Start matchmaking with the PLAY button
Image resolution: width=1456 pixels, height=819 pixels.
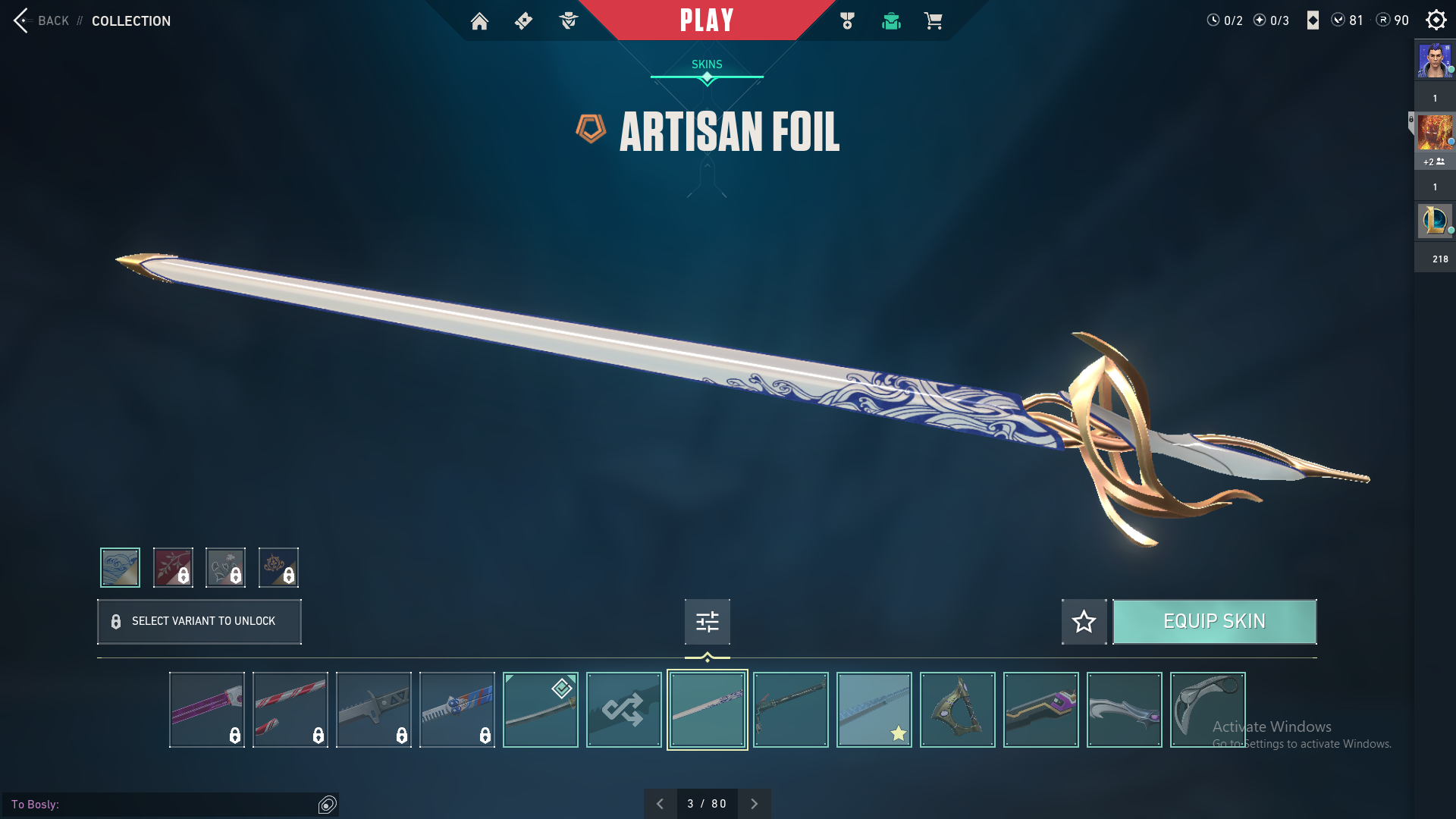point(707,20)
